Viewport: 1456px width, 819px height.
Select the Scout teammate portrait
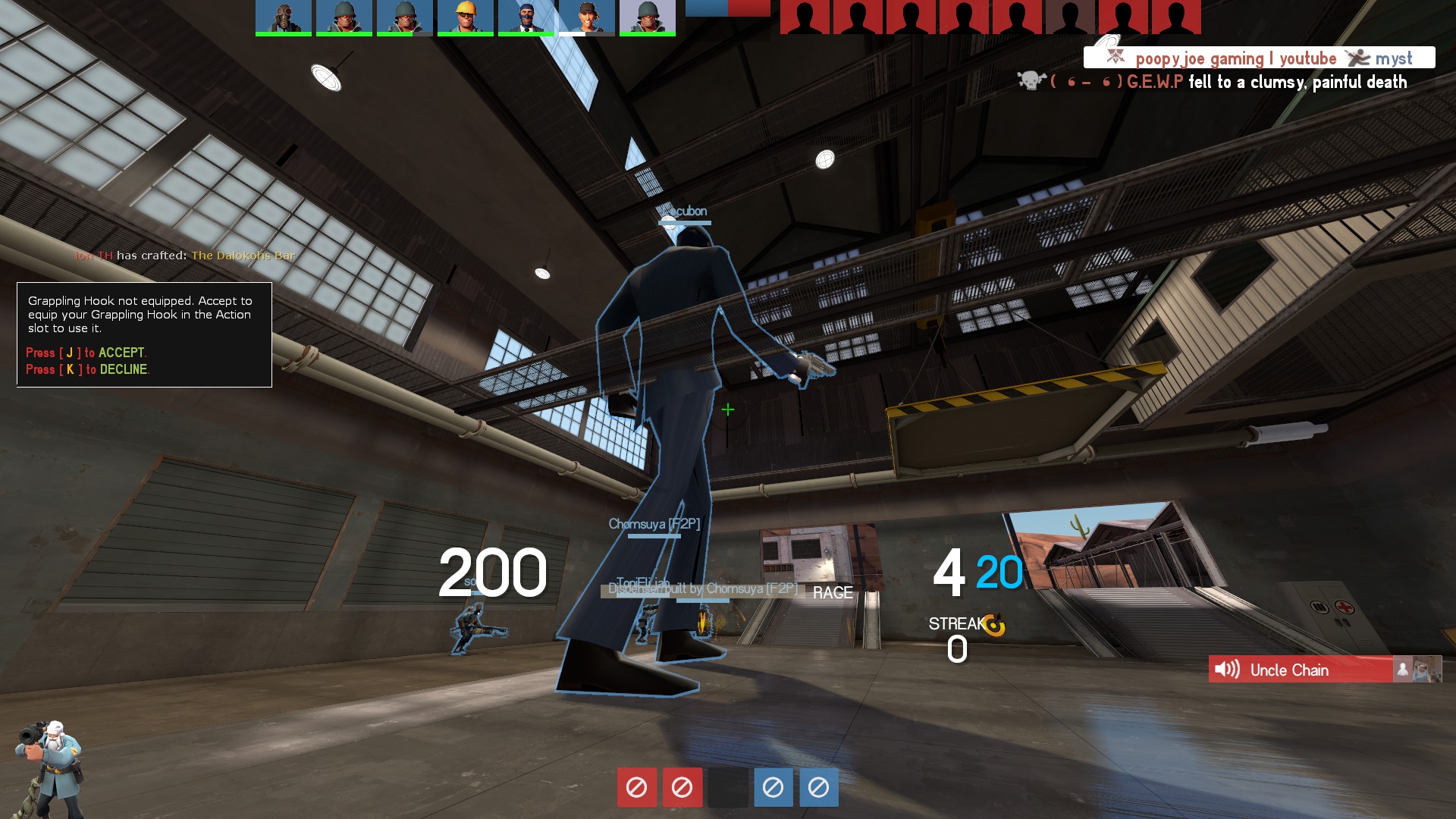click(x=586, y=17)
